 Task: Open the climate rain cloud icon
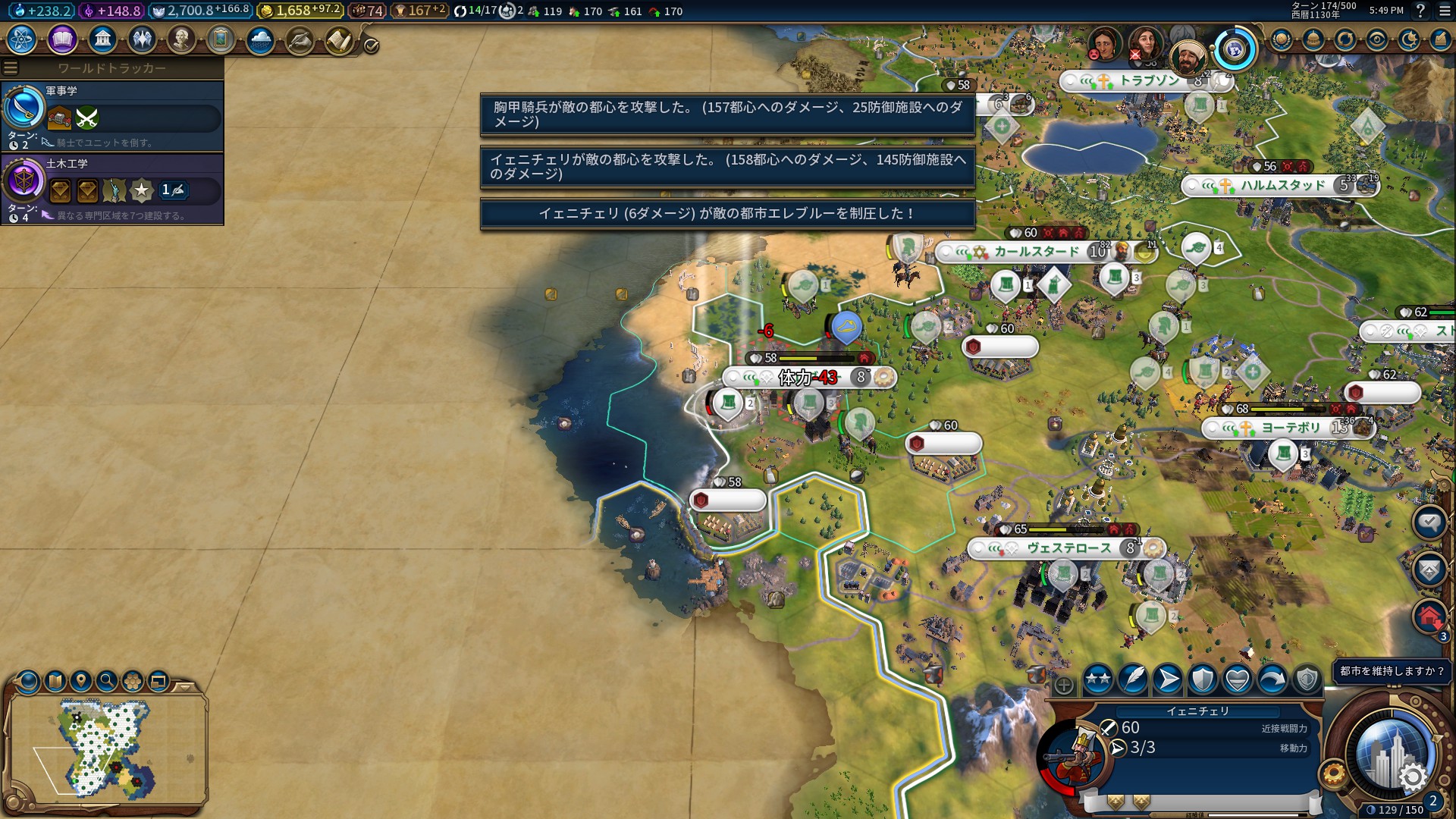coord(260,39)
